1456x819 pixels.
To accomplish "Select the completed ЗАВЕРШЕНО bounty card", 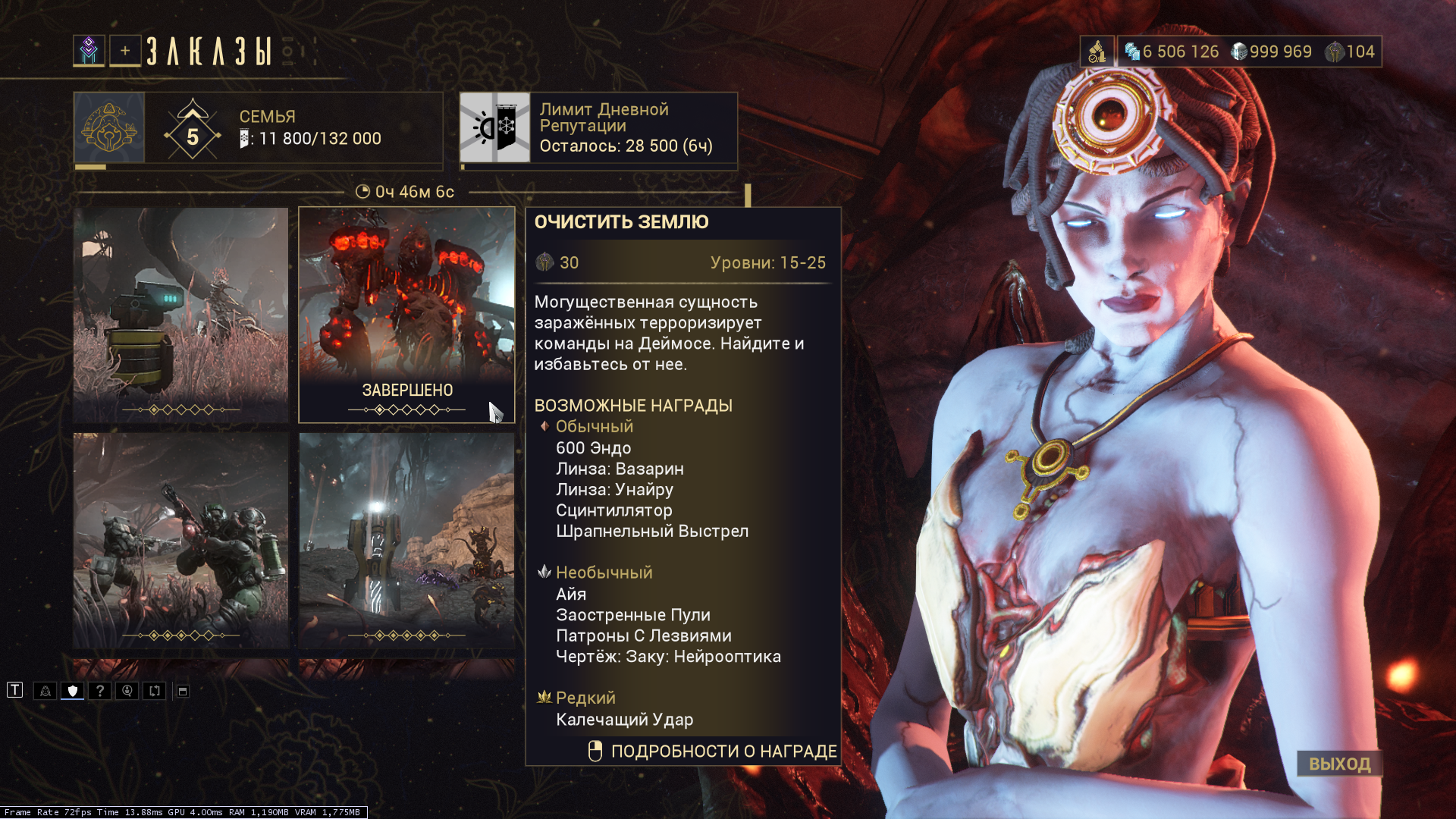I will [x=406, y=315].
